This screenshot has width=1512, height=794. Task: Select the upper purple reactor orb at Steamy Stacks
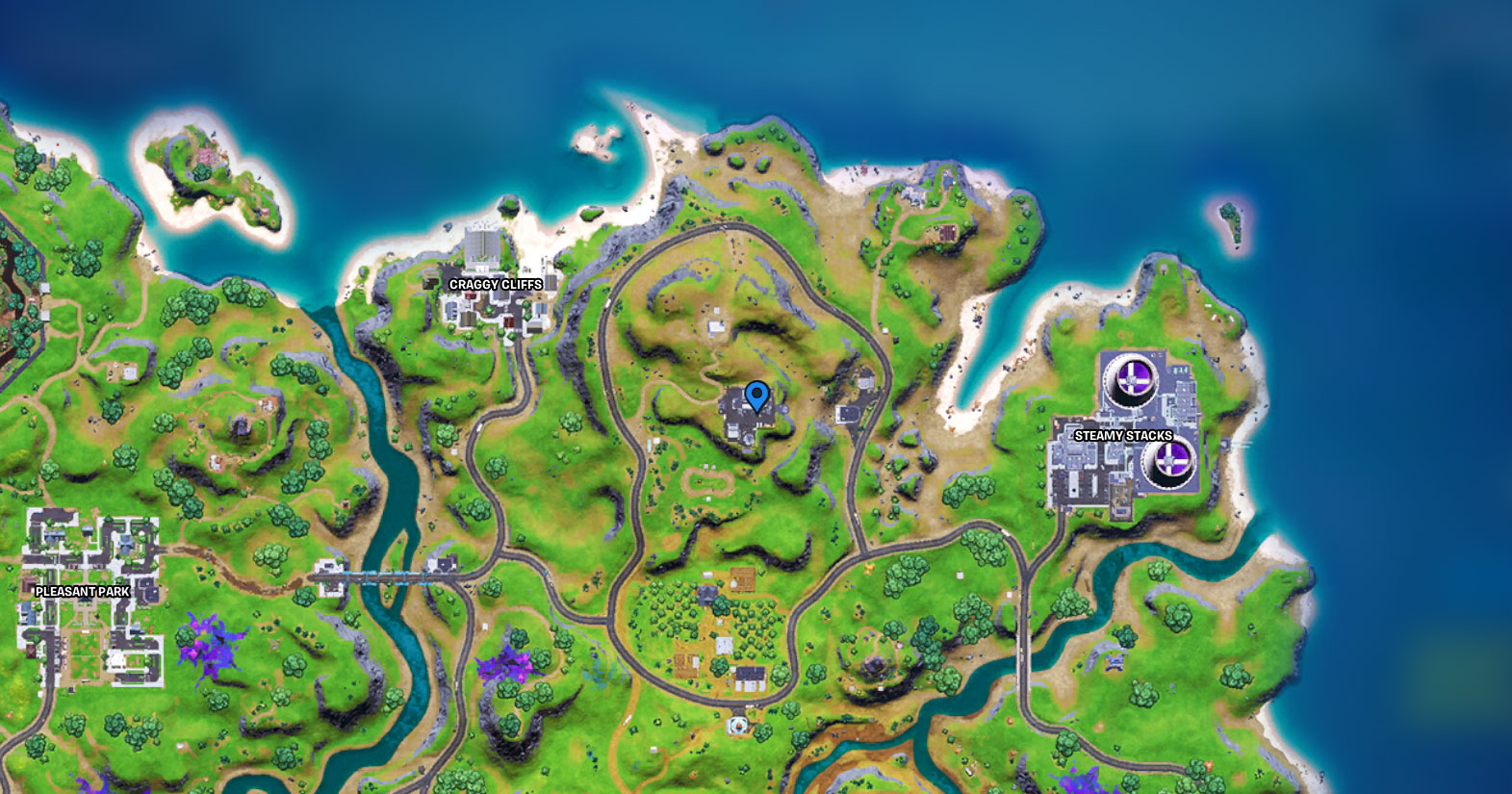point(1133,374)
